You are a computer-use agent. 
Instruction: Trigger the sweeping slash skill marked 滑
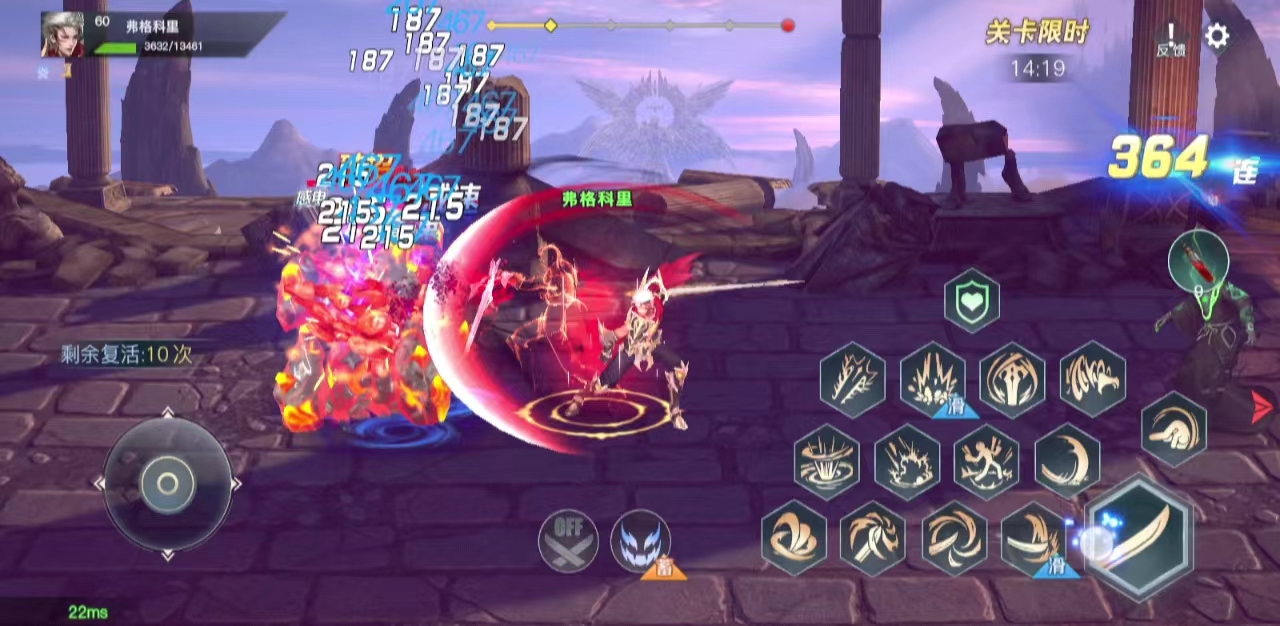(1033, 537)
